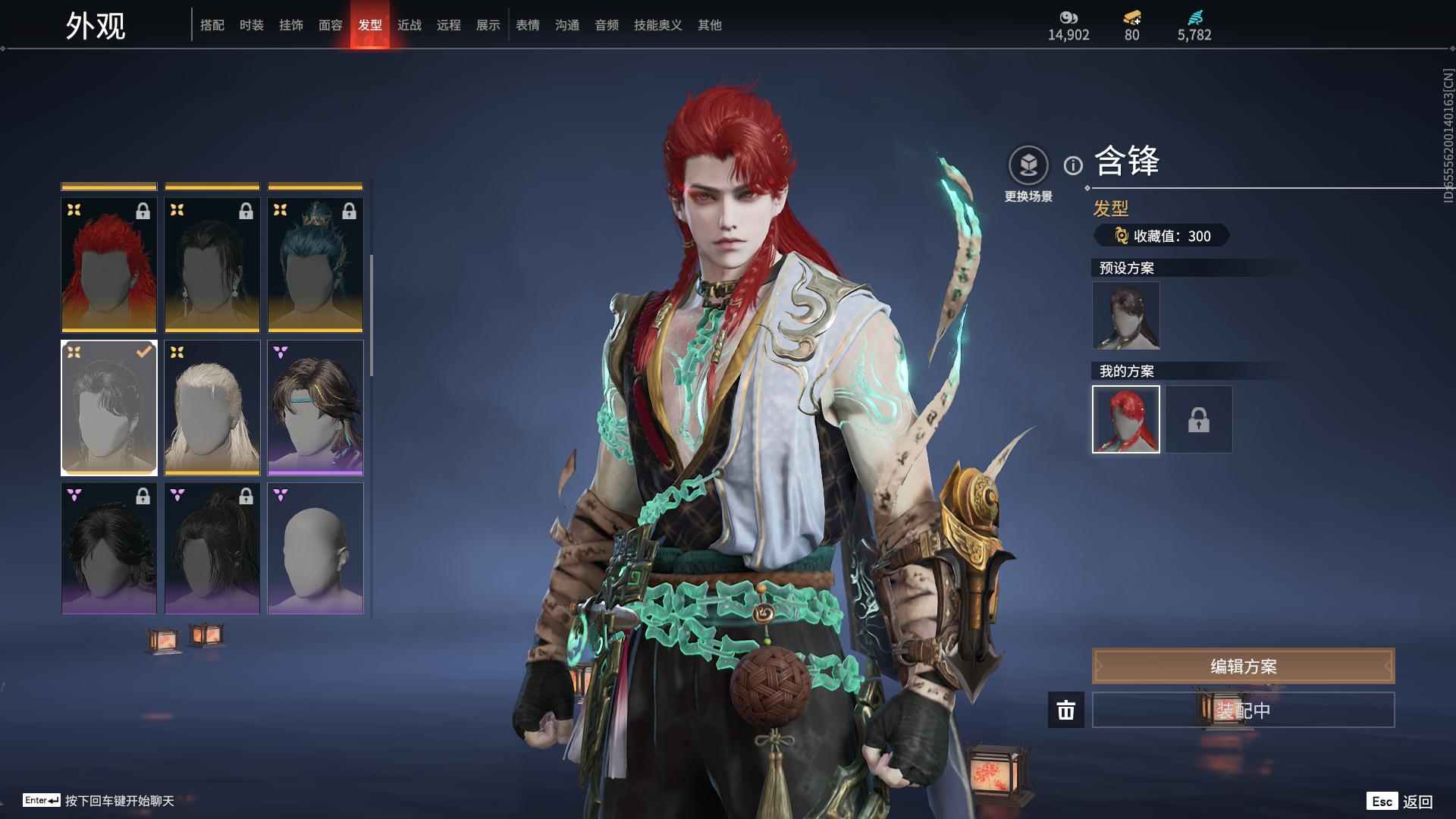Screen dimensions: 1456x819
Task: Choose the bald head hairstyle tile
Action: click(x=315, y=548)
